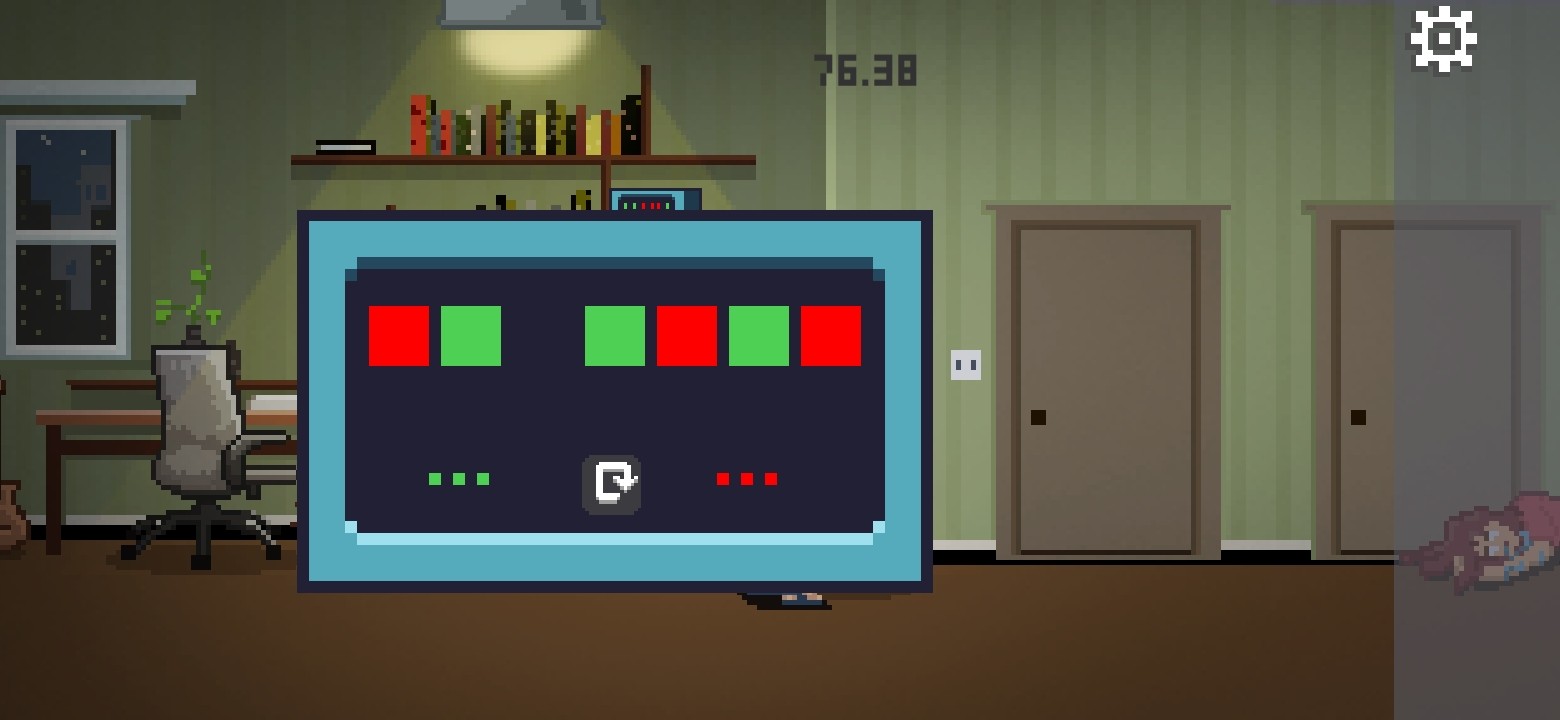Click the ceiling lamp above the bookshelf
The width and height of the screenshot is (1560, 720).
[x=521, y=12]
